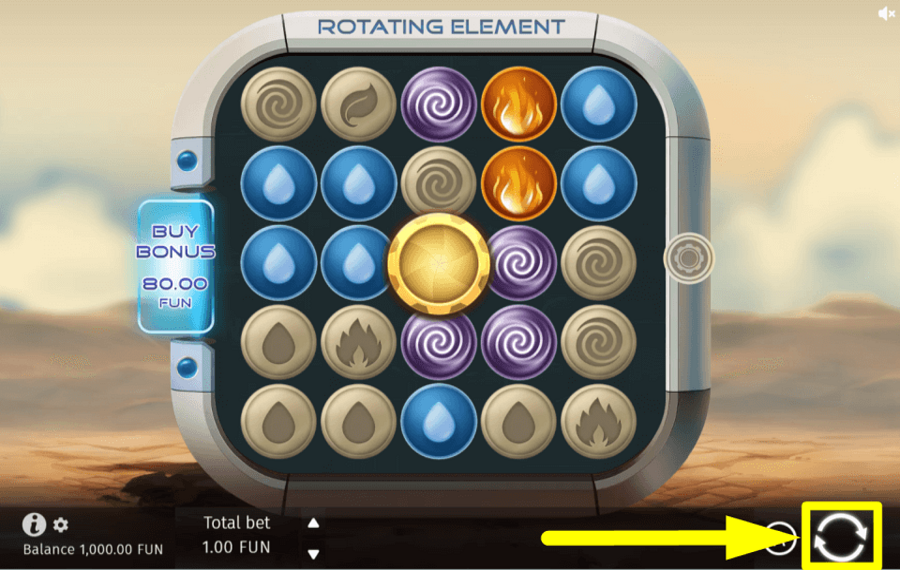Click the golden center element tile
This screenshot has width=900, height=570.
click(438, 262)
